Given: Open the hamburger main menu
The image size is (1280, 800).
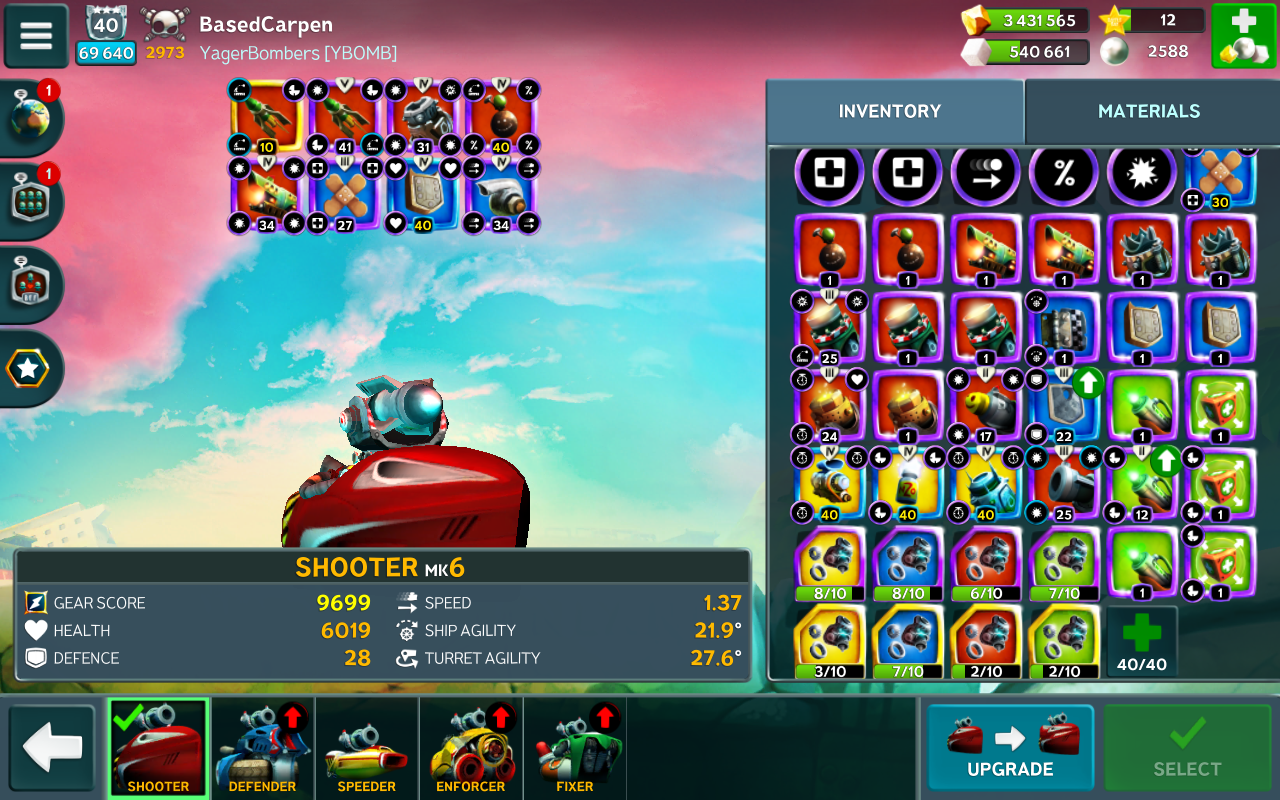Looking at the screenshot, I should point(36,35).
